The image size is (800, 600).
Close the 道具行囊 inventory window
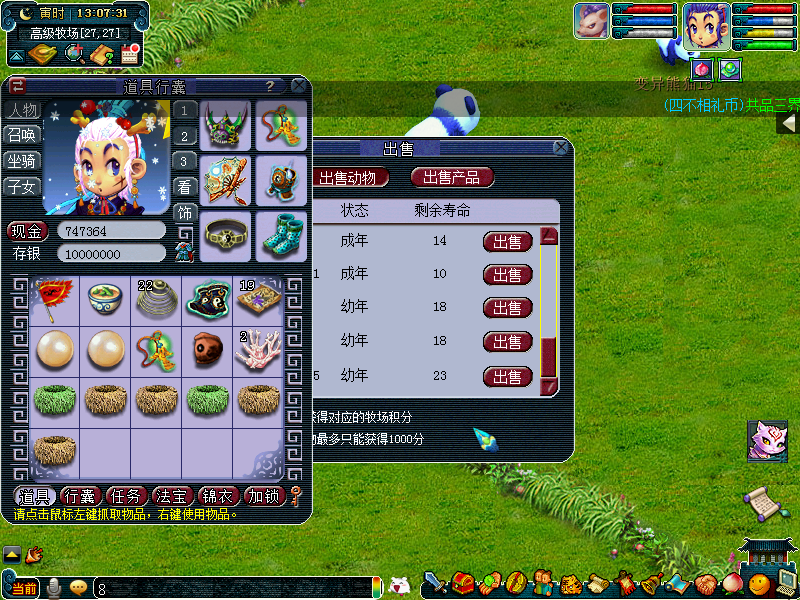coord(298,87)
